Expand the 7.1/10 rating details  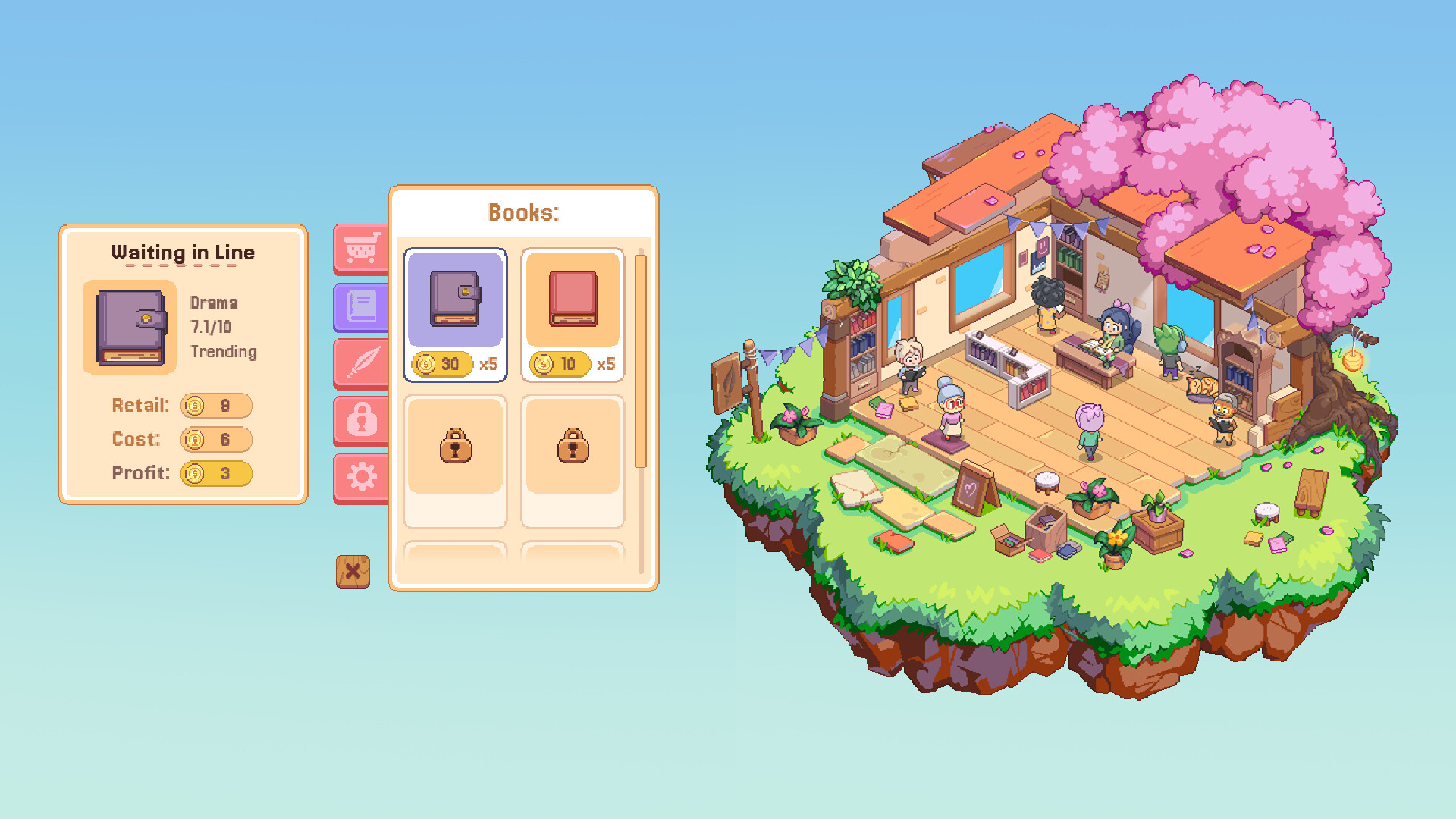point(213,327)
